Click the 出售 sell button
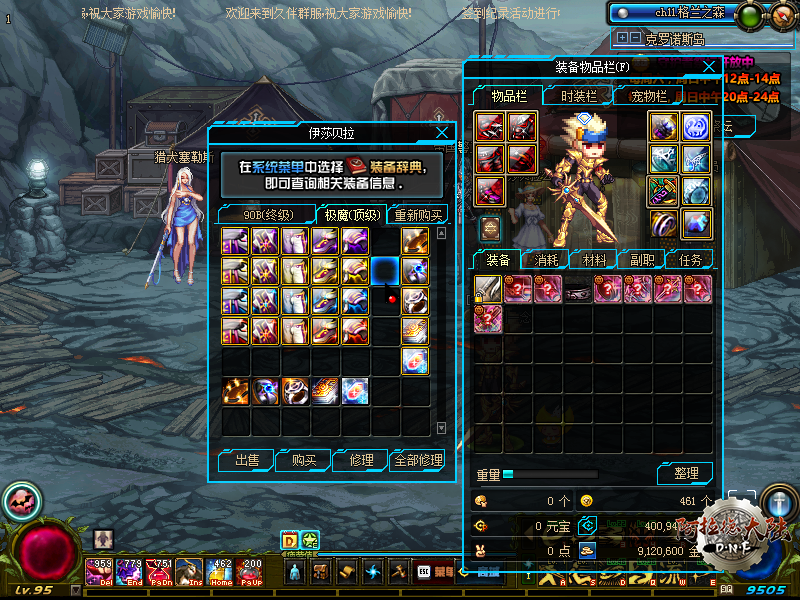Screen dimensions: 800x600 point(246,460)
